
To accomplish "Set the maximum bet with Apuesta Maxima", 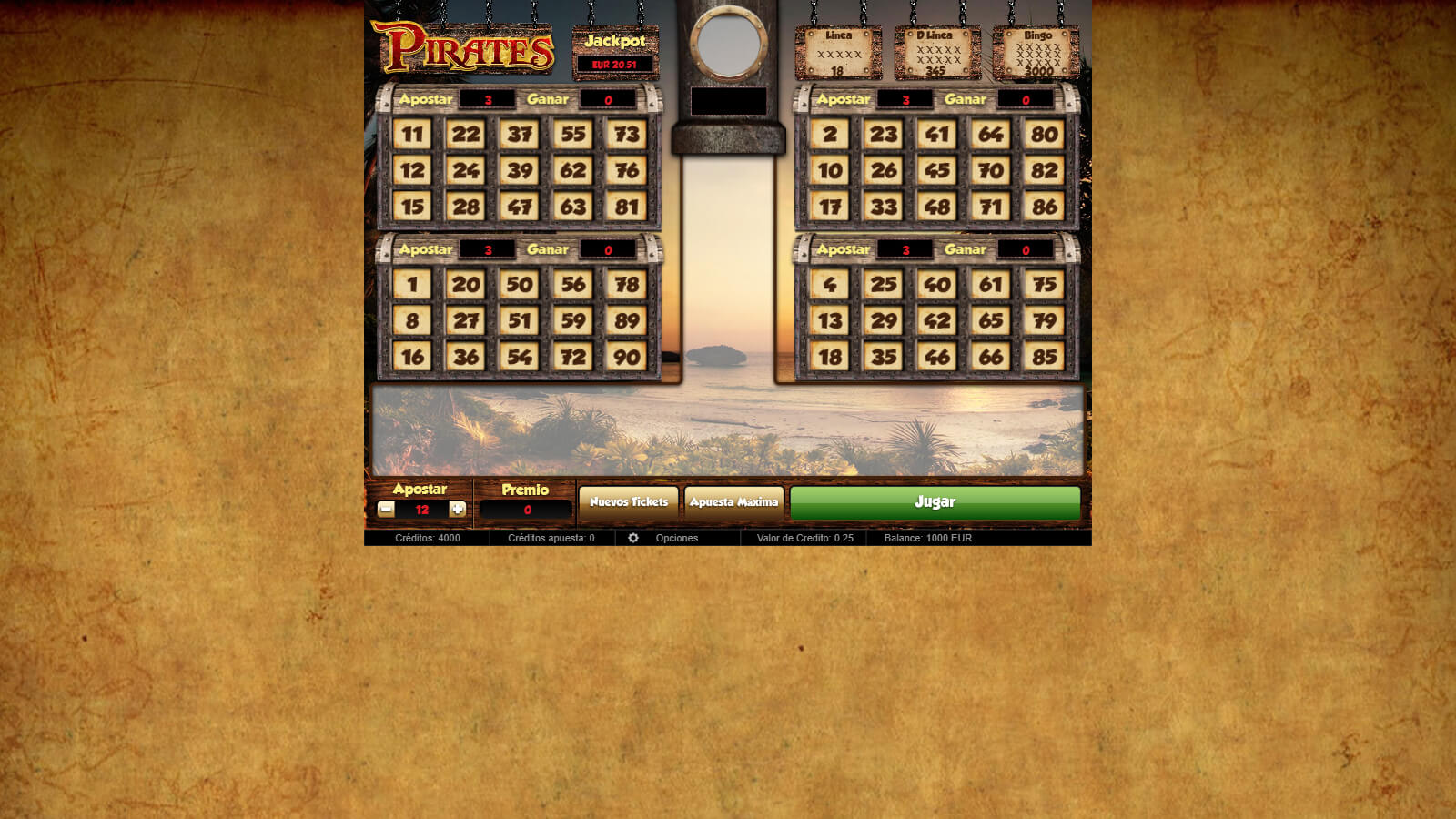I will [x=733, y=502].
